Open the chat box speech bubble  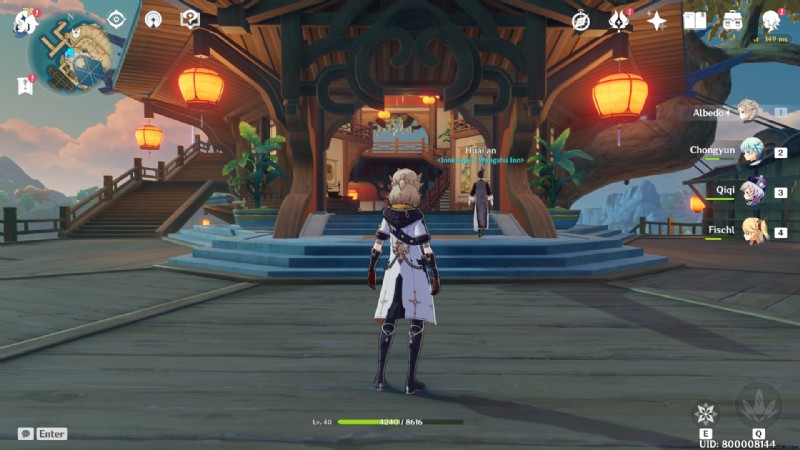pos(26,434)
